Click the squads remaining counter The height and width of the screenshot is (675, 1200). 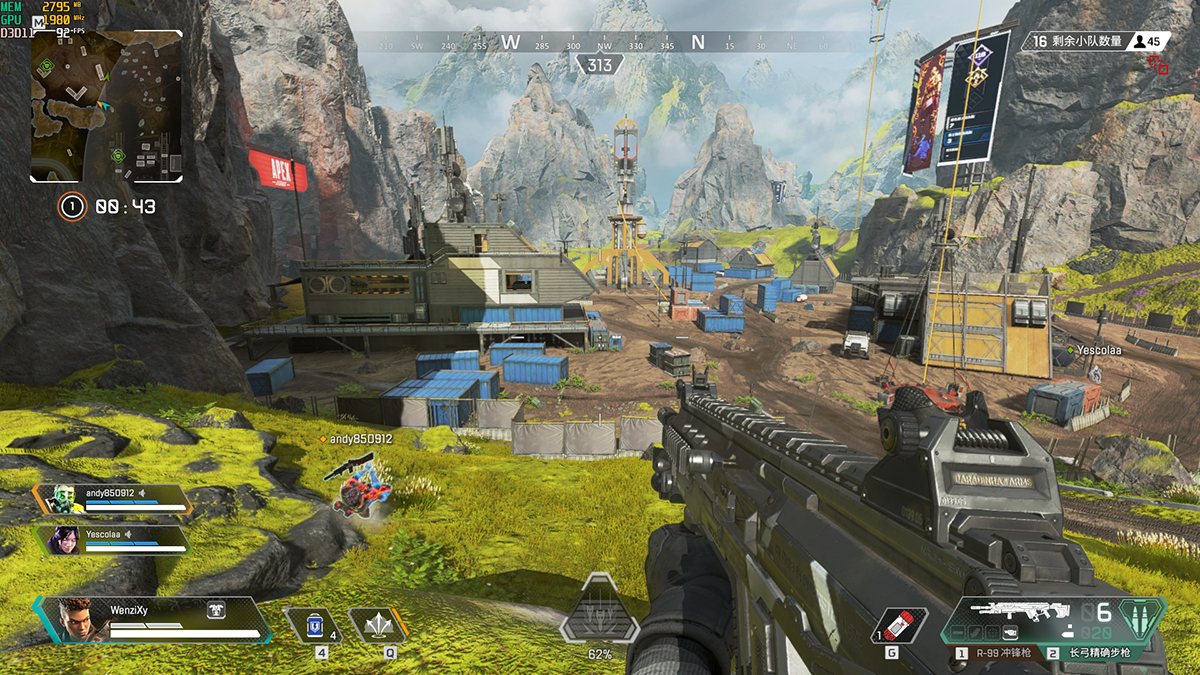click(x=1076, y=41)
